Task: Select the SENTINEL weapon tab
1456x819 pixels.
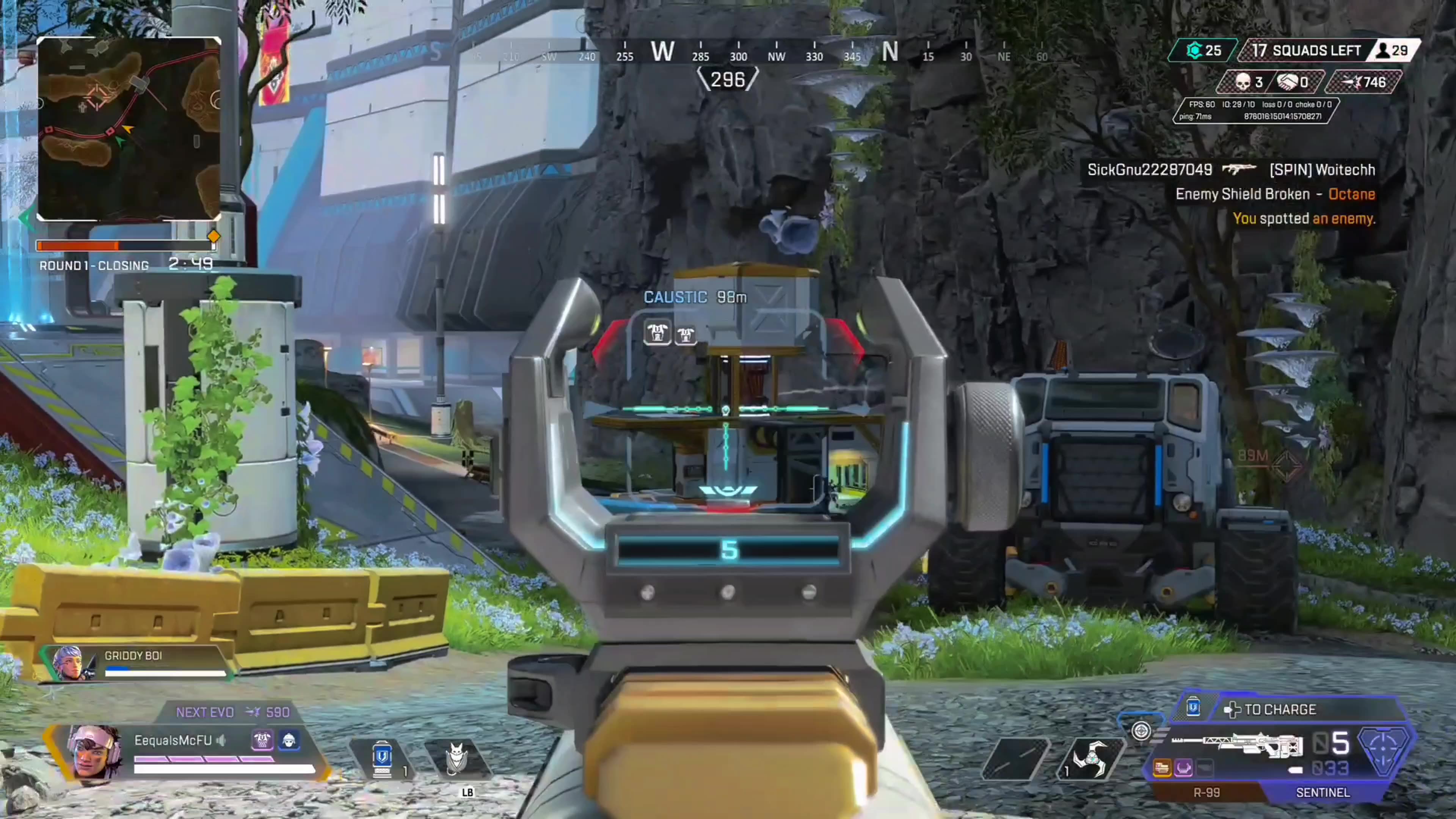Action: click(x=1323, y=792)
